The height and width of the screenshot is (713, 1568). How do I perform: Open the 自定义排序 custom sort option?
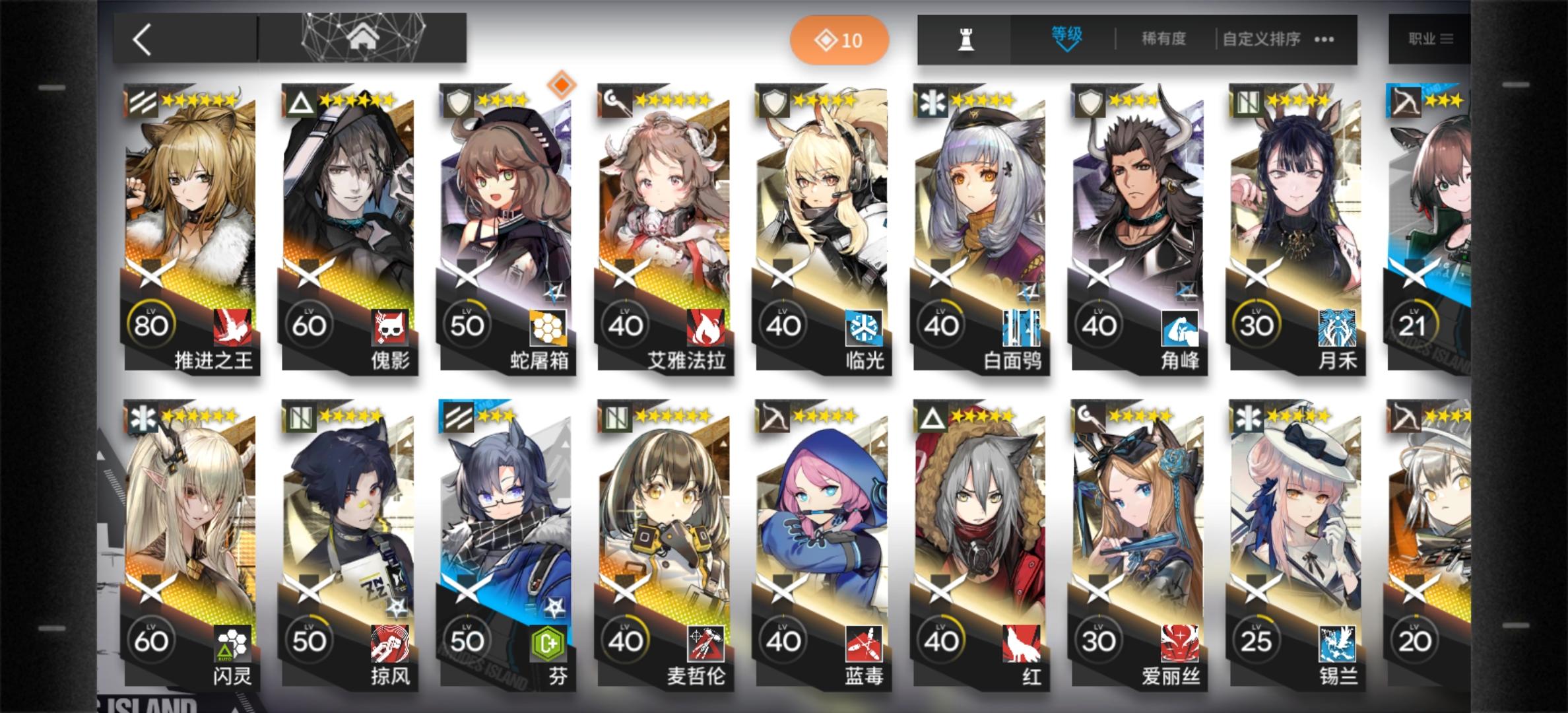coord(1259,38)
